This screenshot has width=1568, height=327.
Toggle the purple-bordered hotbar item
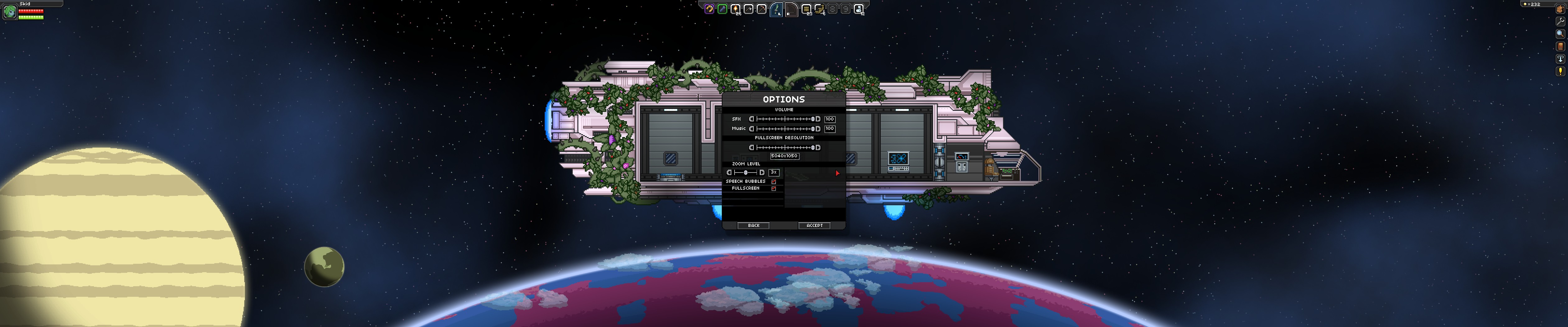click(710, 9)
